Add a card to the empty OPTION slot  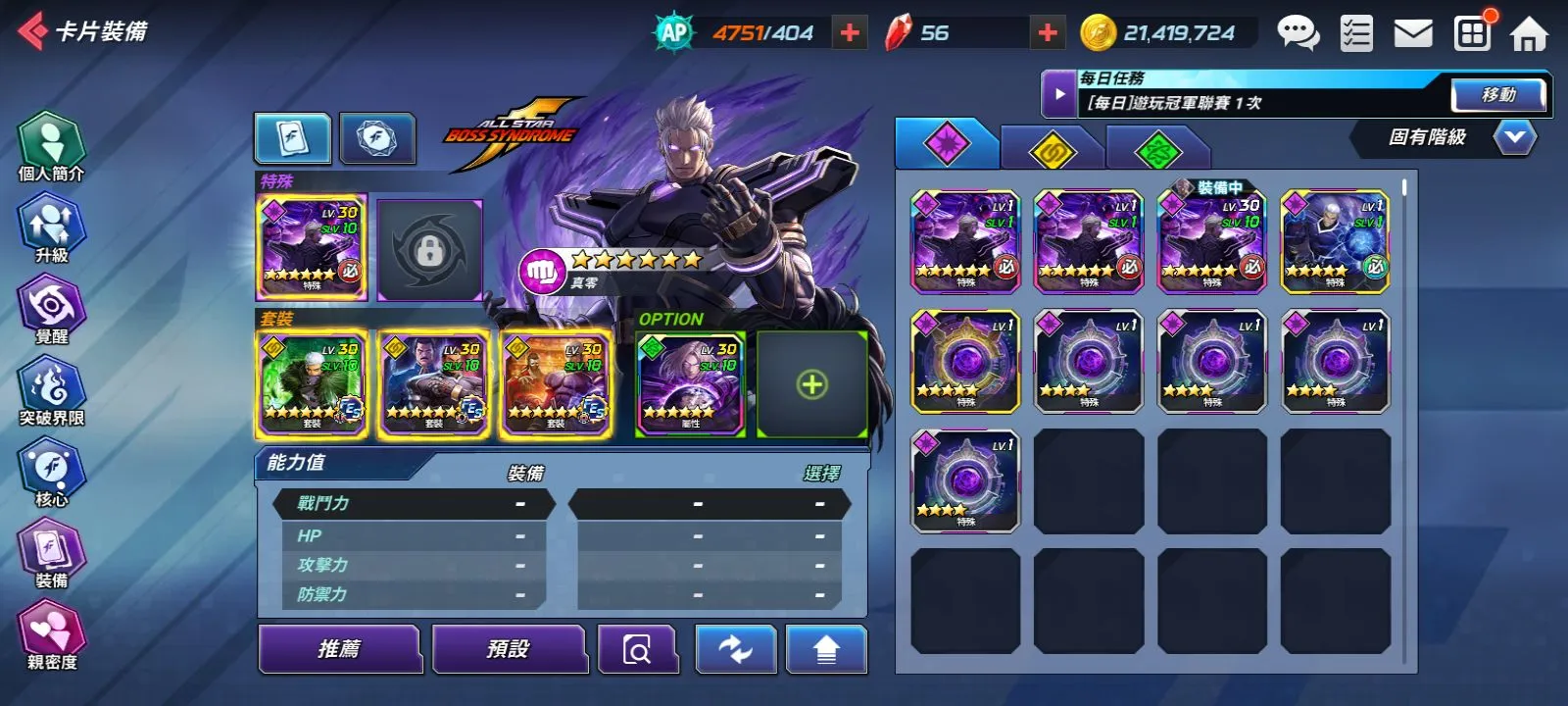(x=811, y=384)
